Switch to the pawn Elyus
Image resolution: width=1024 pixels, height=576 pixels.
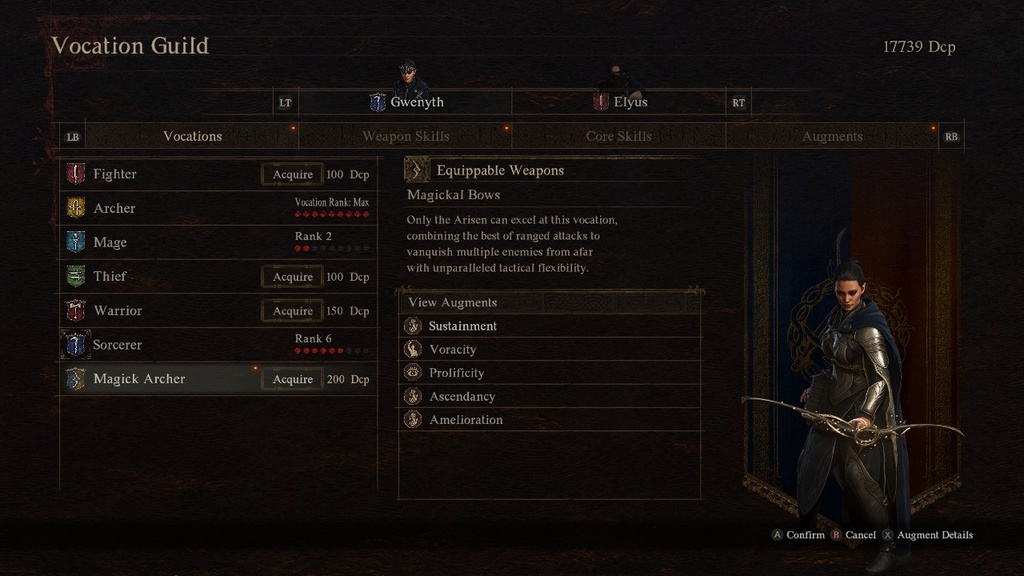[x=620, y=102]
